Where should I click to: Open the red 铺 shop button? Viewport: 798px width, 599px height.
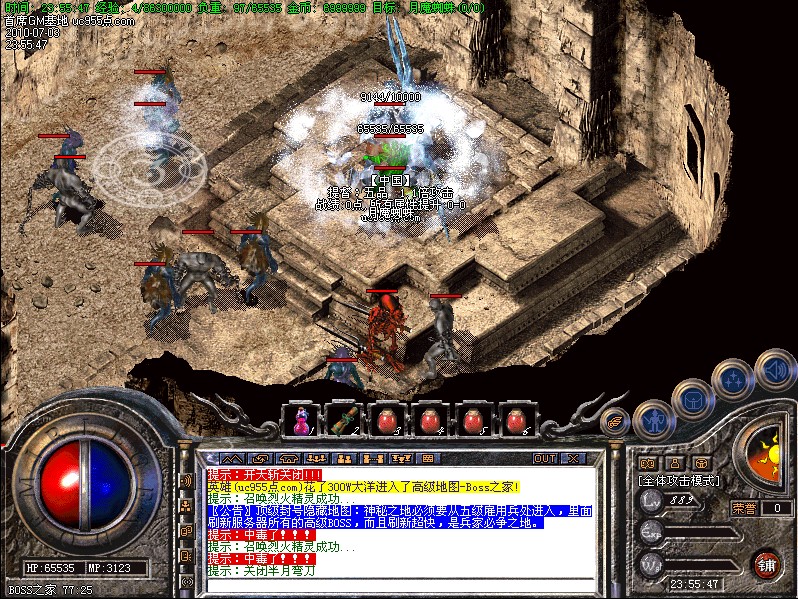767,564
